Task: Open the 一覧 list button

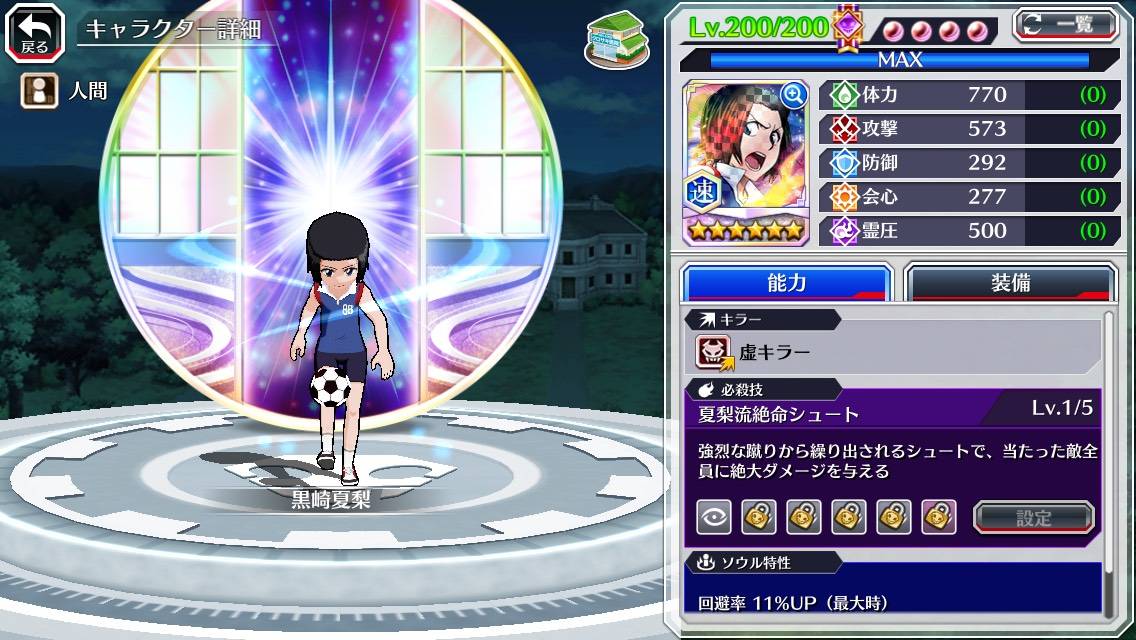Action: [x=1066, y=24]
